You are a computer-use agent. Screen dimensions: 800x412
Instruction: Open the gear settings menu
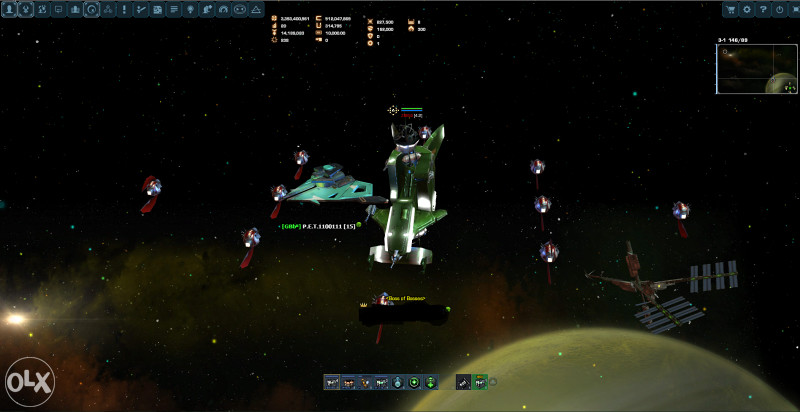(747, 9)
